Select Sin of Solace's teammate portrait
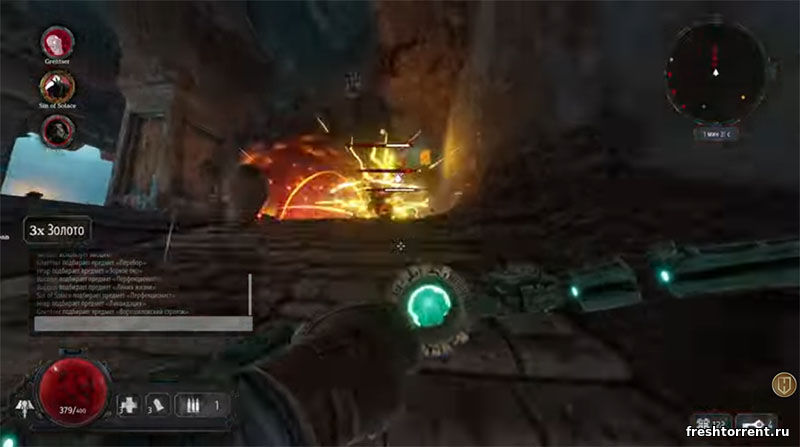 coord(58,85)
